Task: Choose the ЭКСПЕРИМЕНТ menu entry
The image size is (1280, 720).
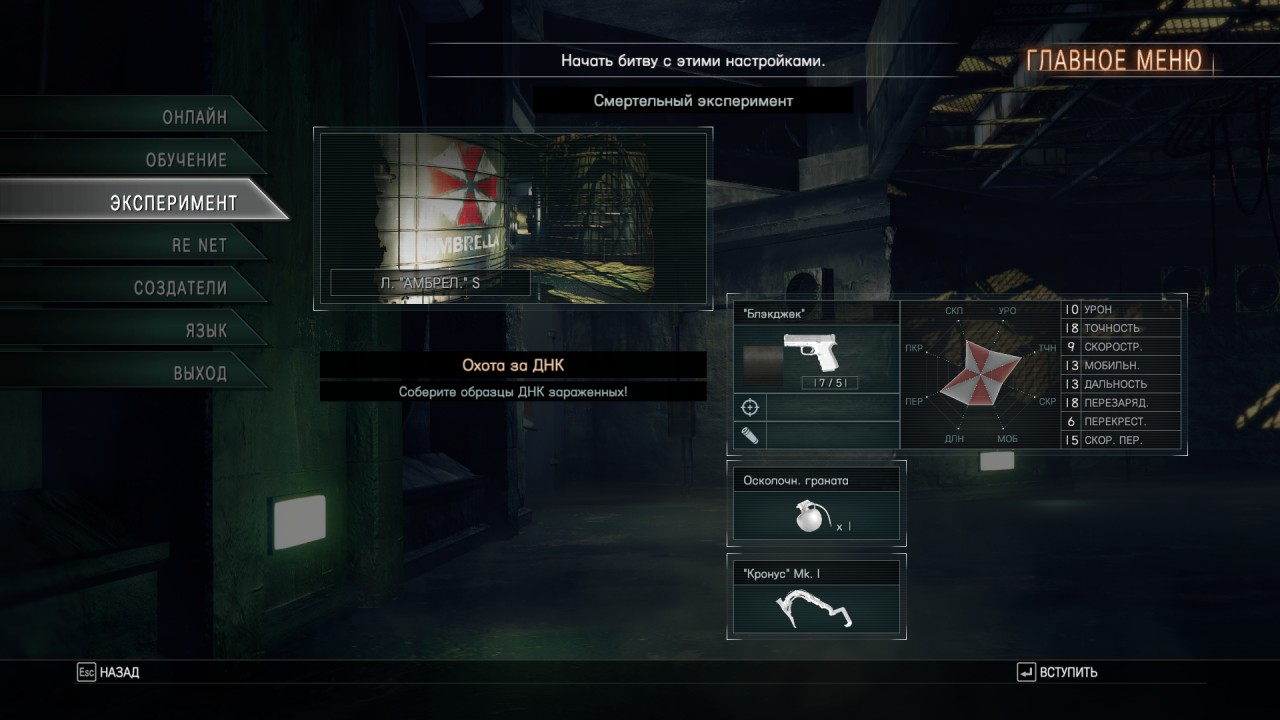Action: 173,203
